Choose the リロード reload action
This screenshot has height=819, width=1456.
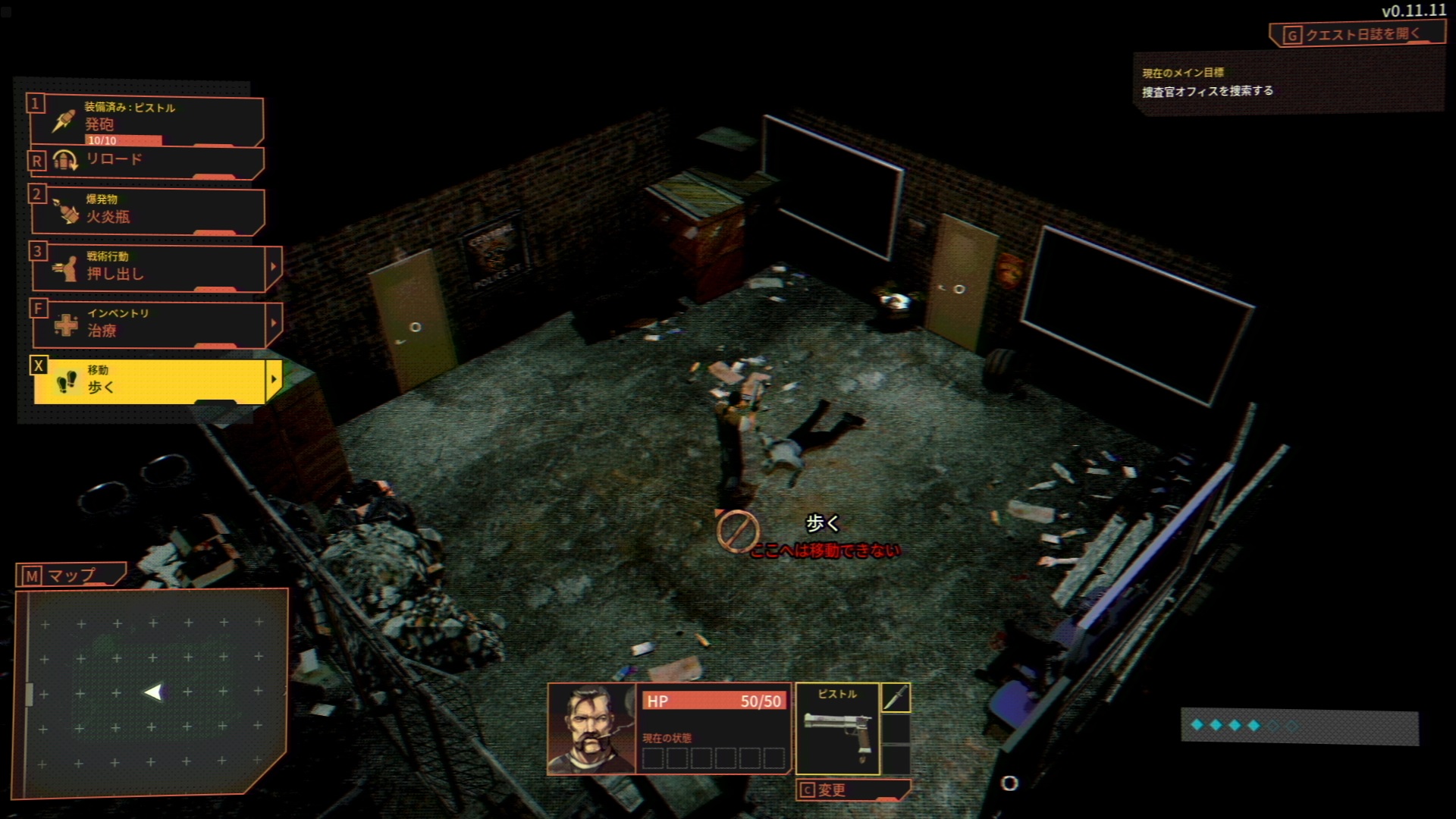coord(146,161)
